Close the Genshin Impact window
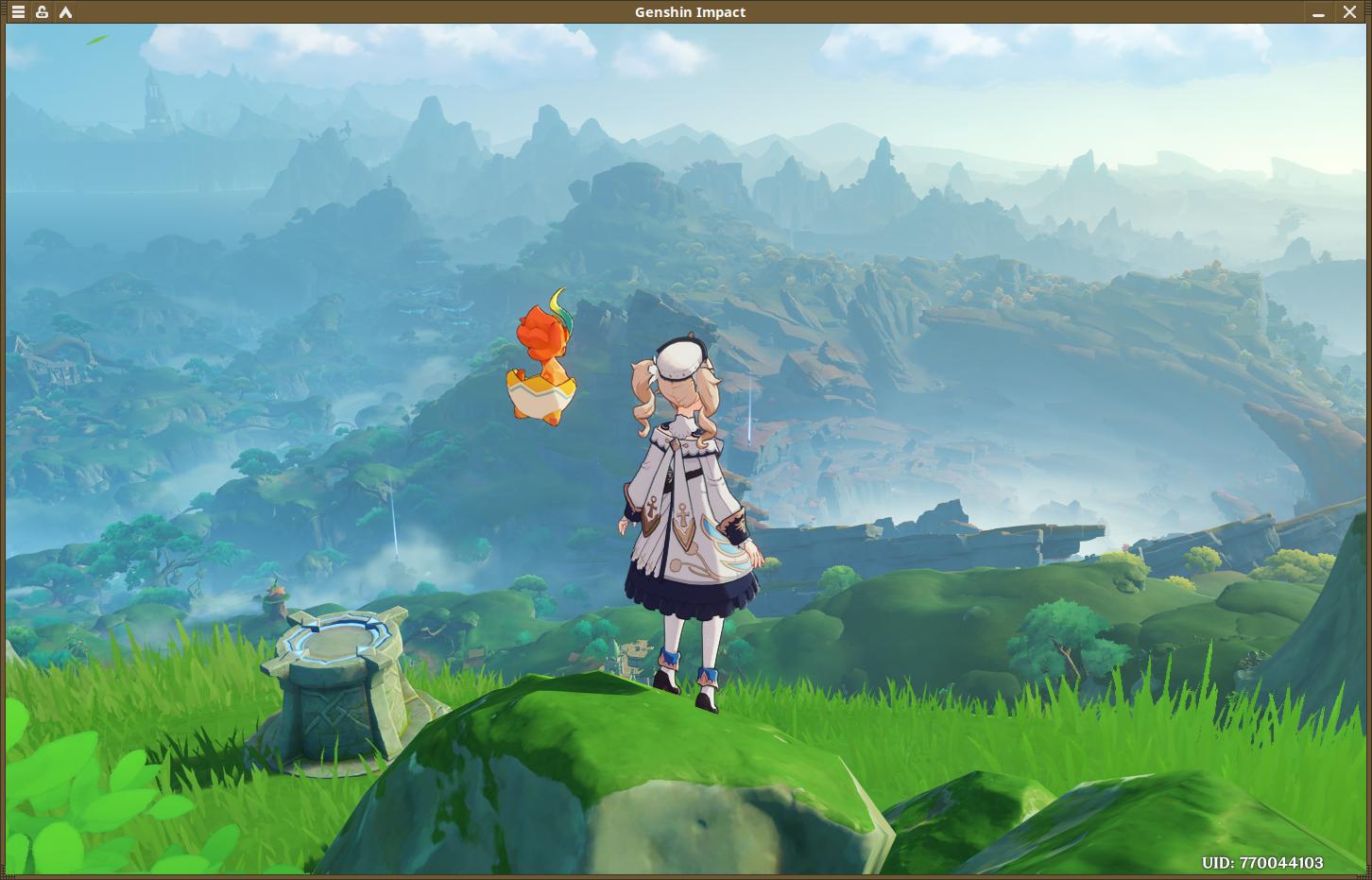Image resolution: width=1372 pixels, height=880 pixels. click(x=1349, y=12)
